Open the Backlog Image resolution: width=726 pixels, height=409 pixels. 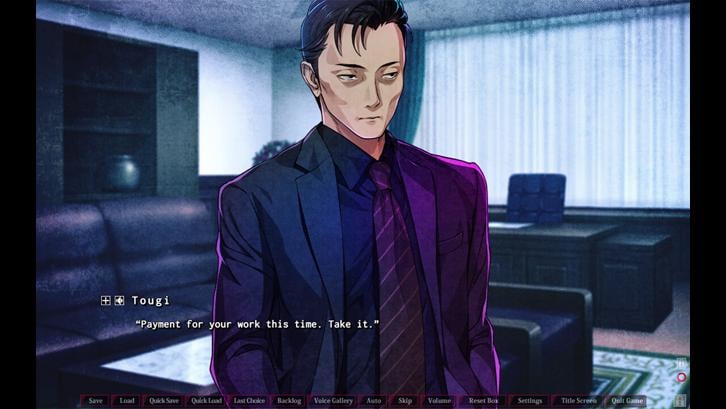coord(289,401)
